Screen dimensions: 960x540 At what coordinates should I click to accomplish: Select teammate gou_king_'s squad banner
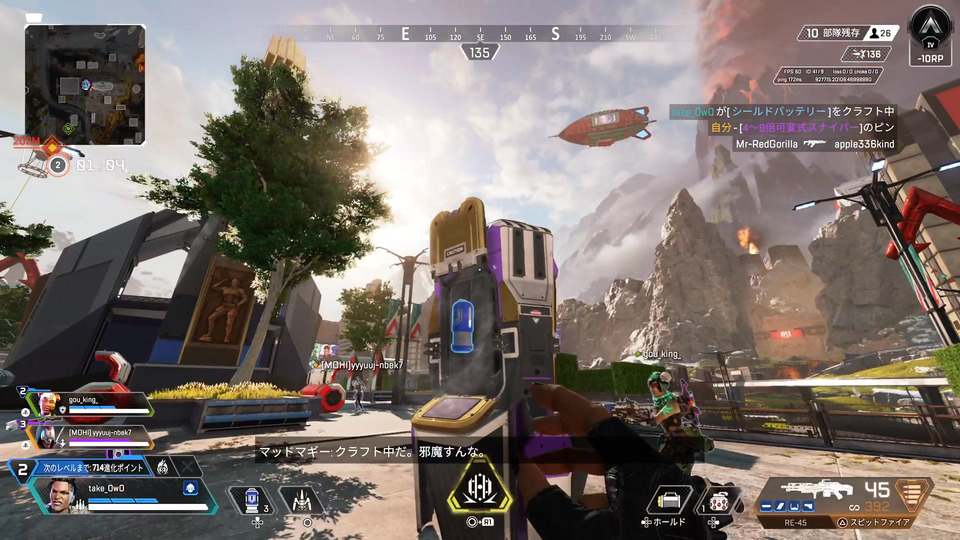coord(92,403)
